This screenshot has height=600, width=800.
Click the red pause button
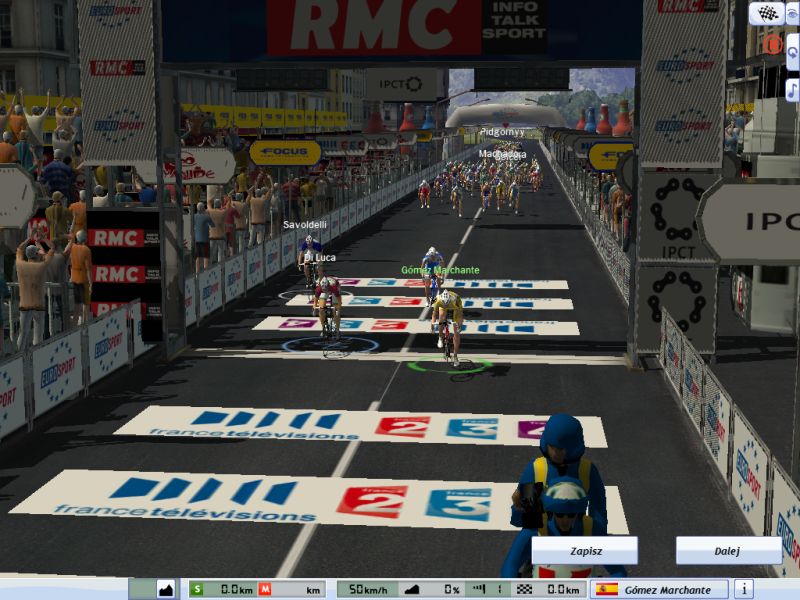772,45
